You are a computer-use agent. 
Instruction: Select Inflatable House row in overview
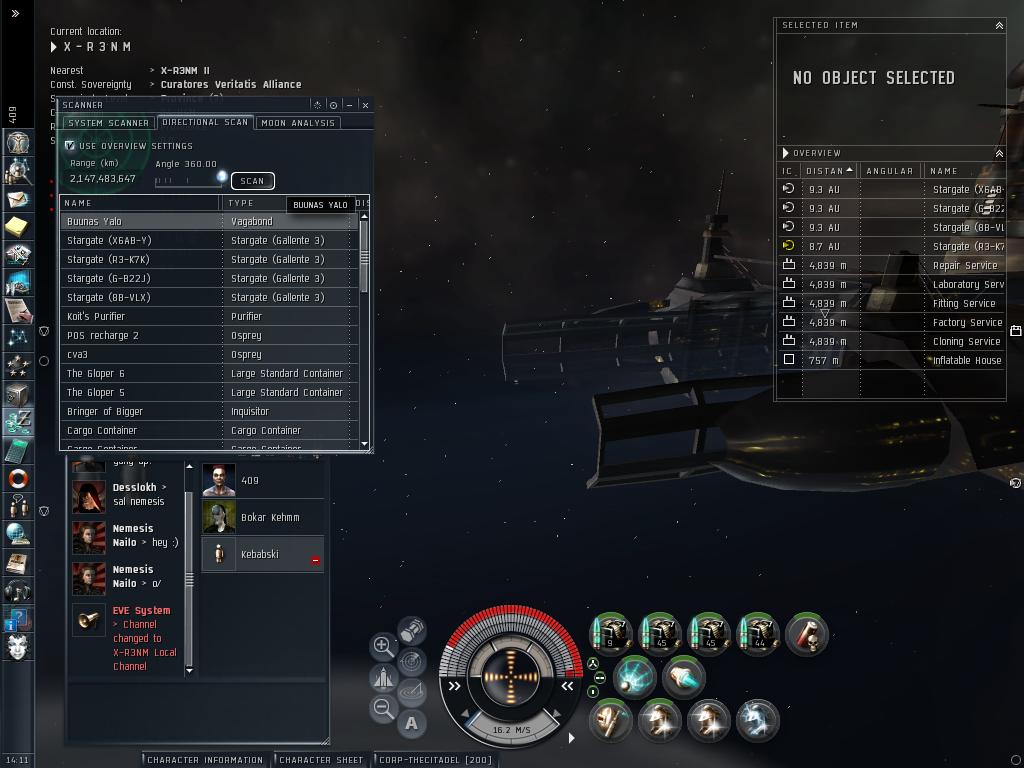click(966, 360)
